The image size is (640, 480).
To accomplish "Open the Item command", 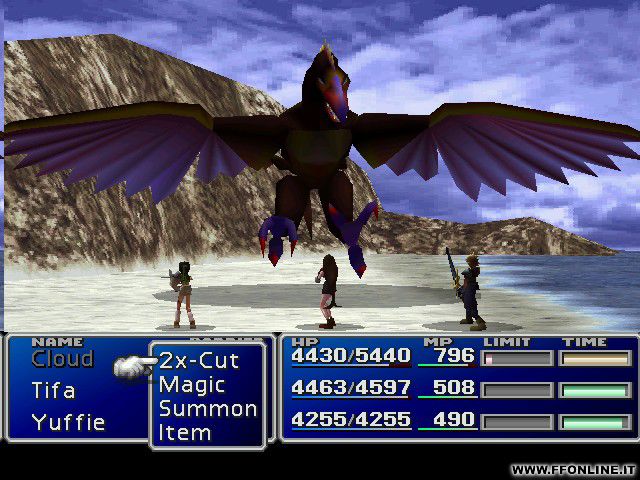I will click(185, 432).
